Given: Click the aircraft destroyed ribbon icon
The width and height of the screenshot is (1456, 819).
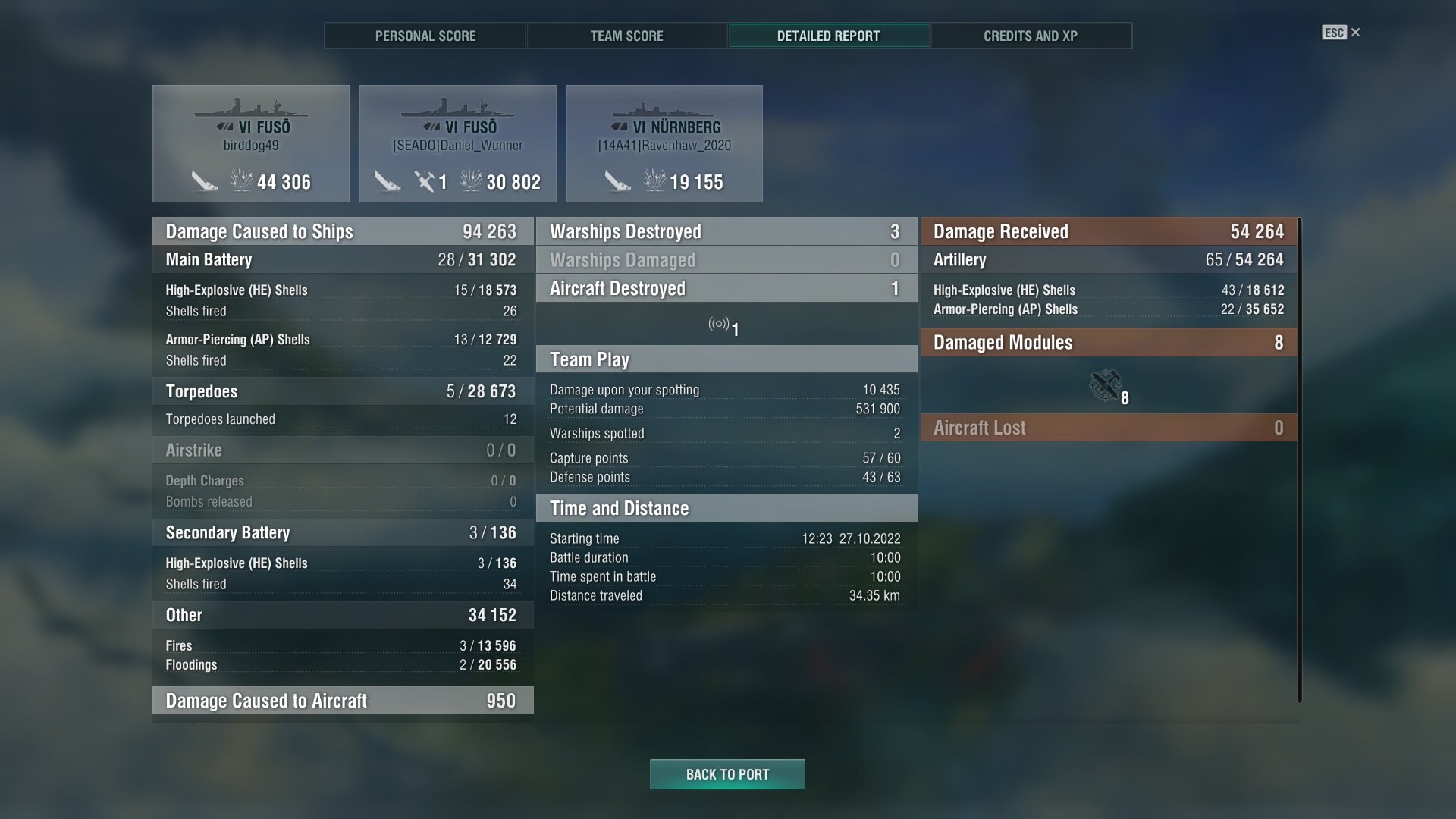Looking at the screenshot, I should 719,325.
